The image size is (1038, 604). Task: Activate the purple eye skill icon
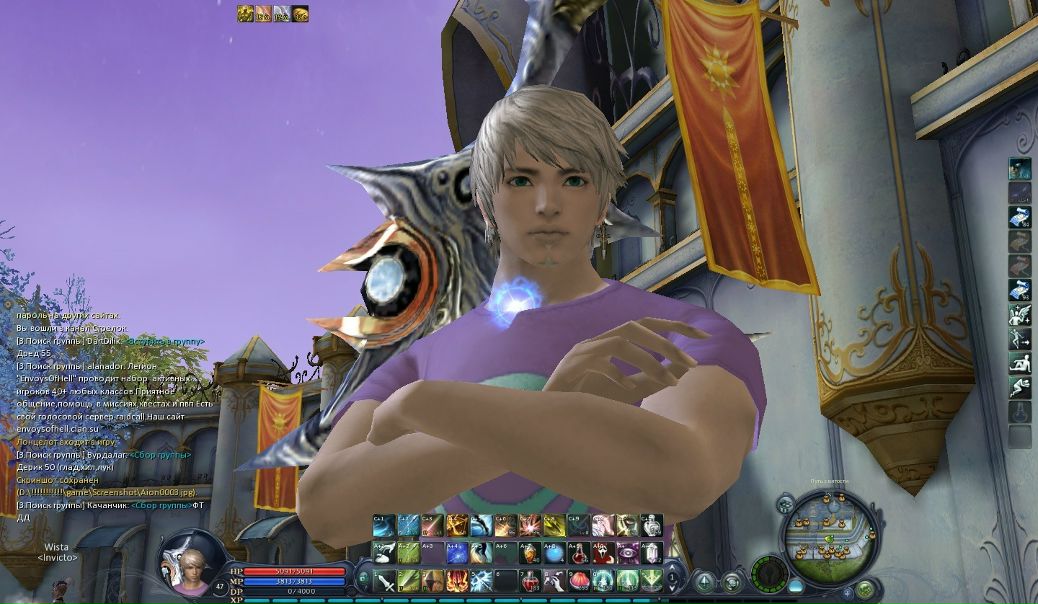[627, 552]
